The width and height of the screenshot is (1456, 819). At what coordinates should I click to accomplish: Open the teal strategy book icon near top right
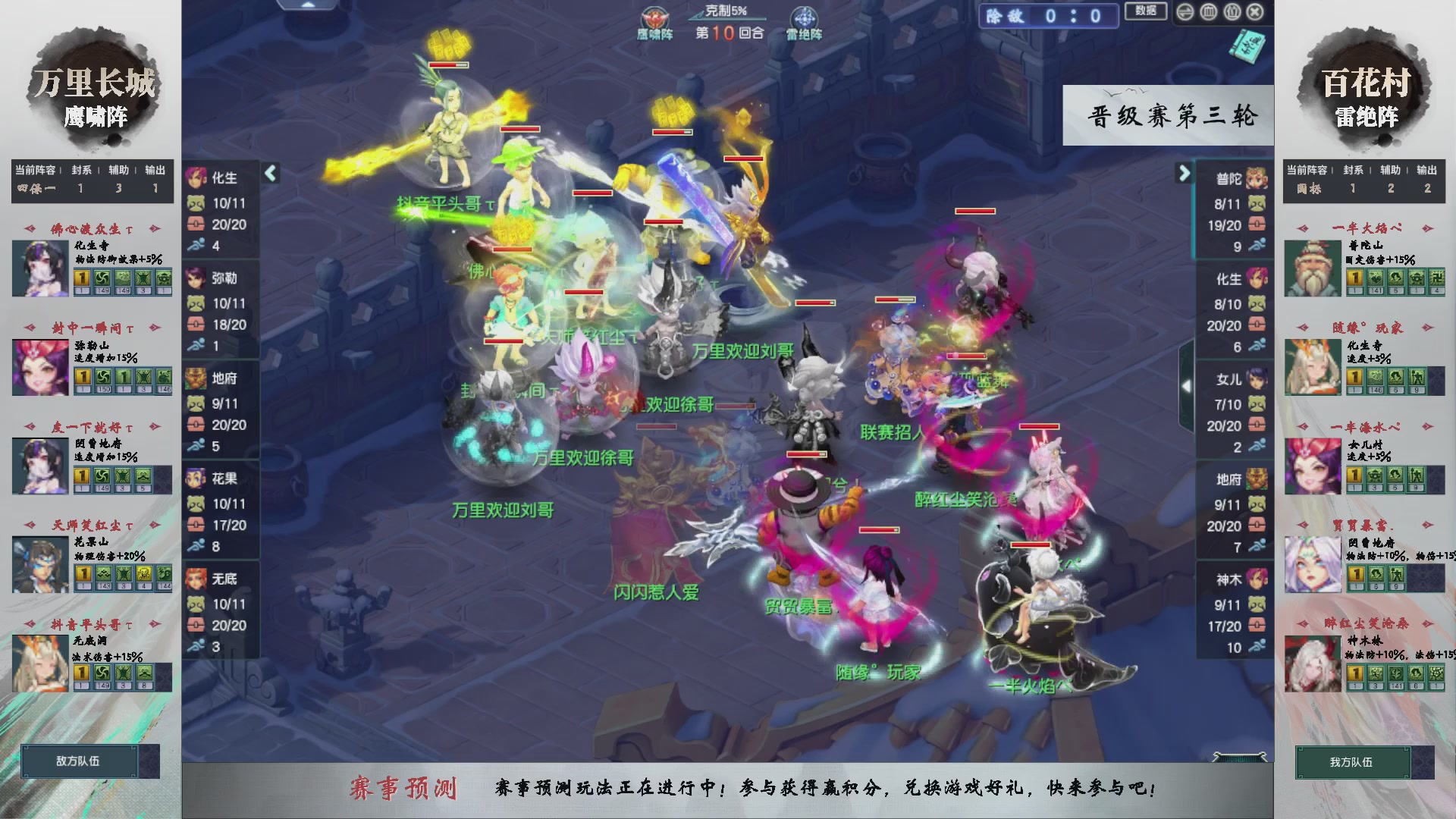click(1247, 48)
